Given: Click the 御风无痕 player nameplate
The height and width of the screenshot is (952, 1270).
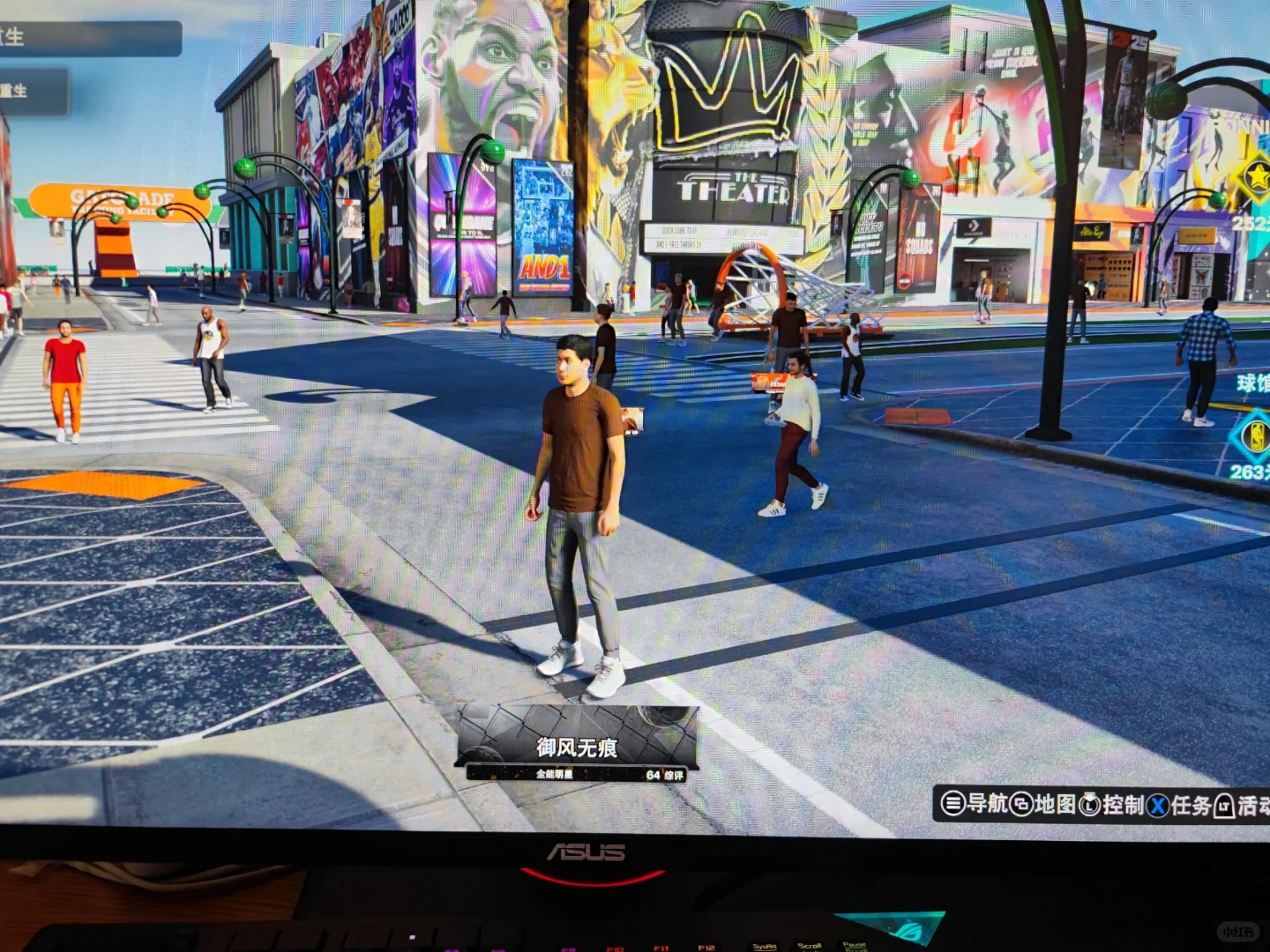Looking at the screenshot, I should [579, 747].
